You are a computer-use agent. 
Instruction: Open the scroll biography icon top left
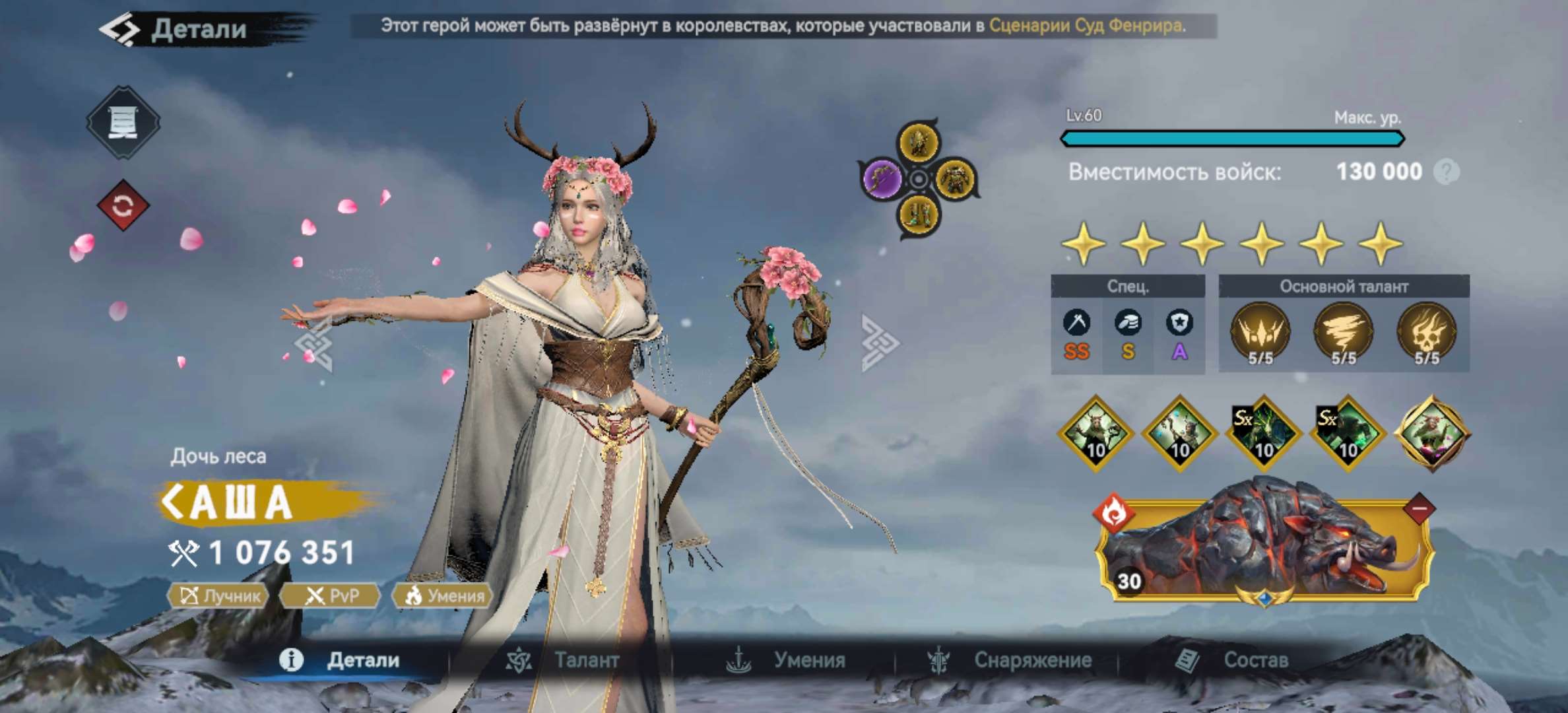(x=122, y=121)
